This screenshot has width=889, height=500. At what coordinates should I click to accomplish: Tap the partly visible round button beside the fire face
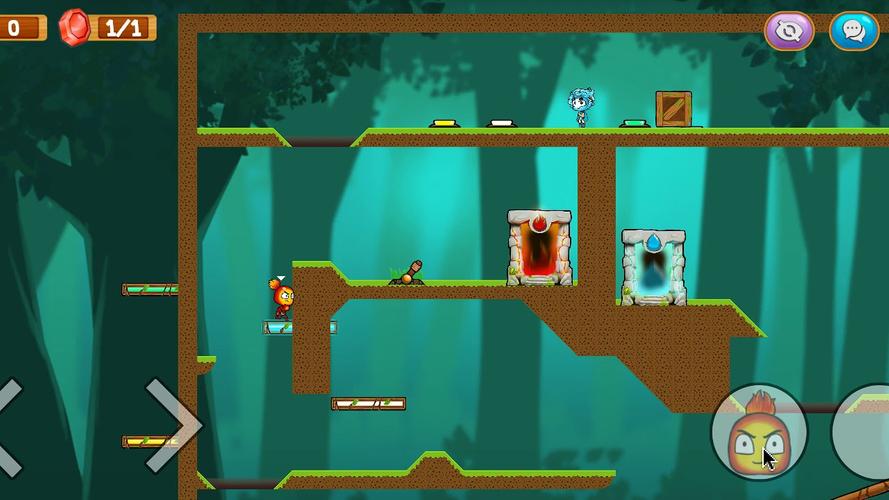[x=864, y=432]
